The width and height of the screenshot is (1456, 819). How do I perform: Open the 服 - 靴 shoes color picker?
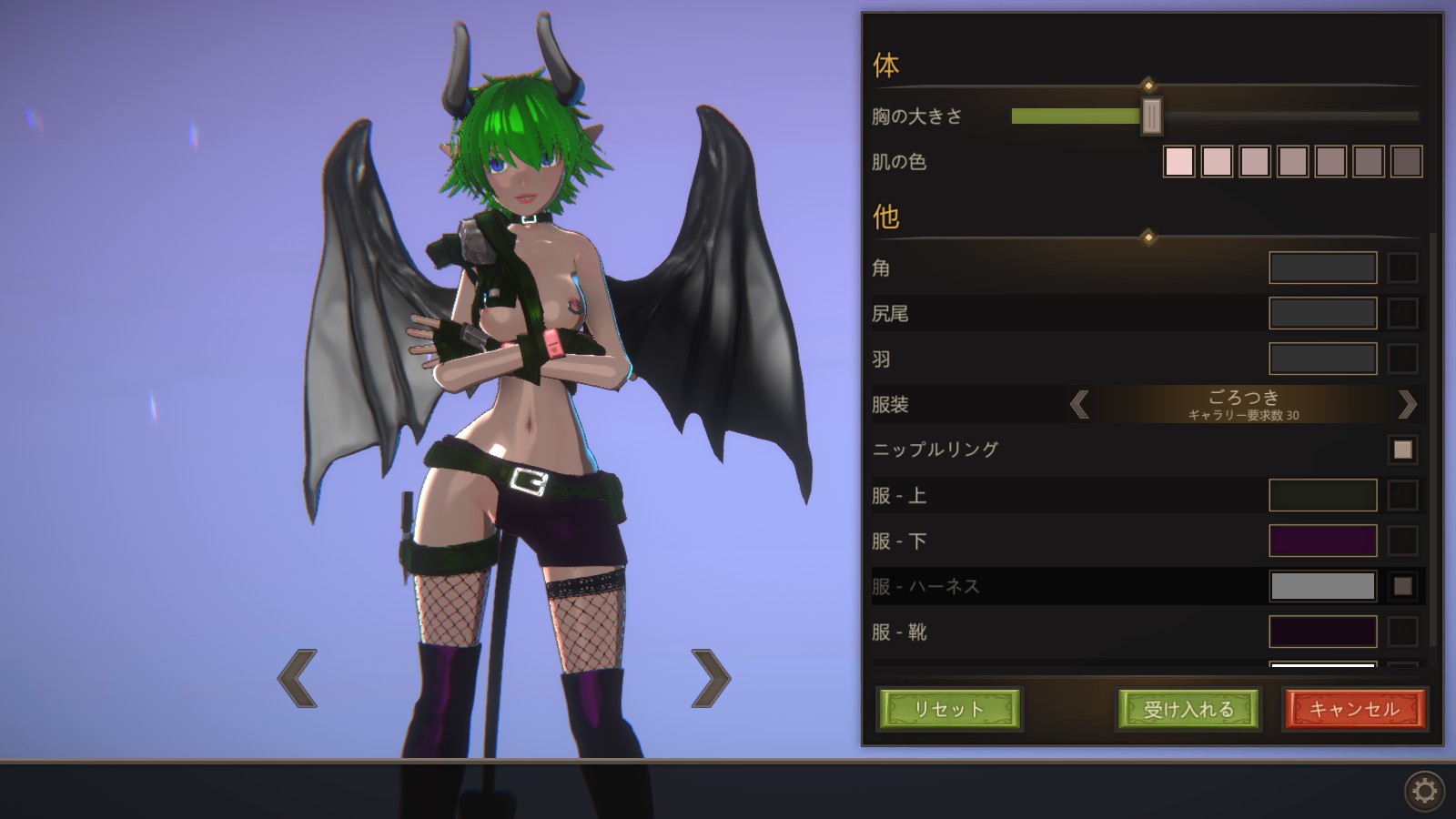coord(1322,632)
